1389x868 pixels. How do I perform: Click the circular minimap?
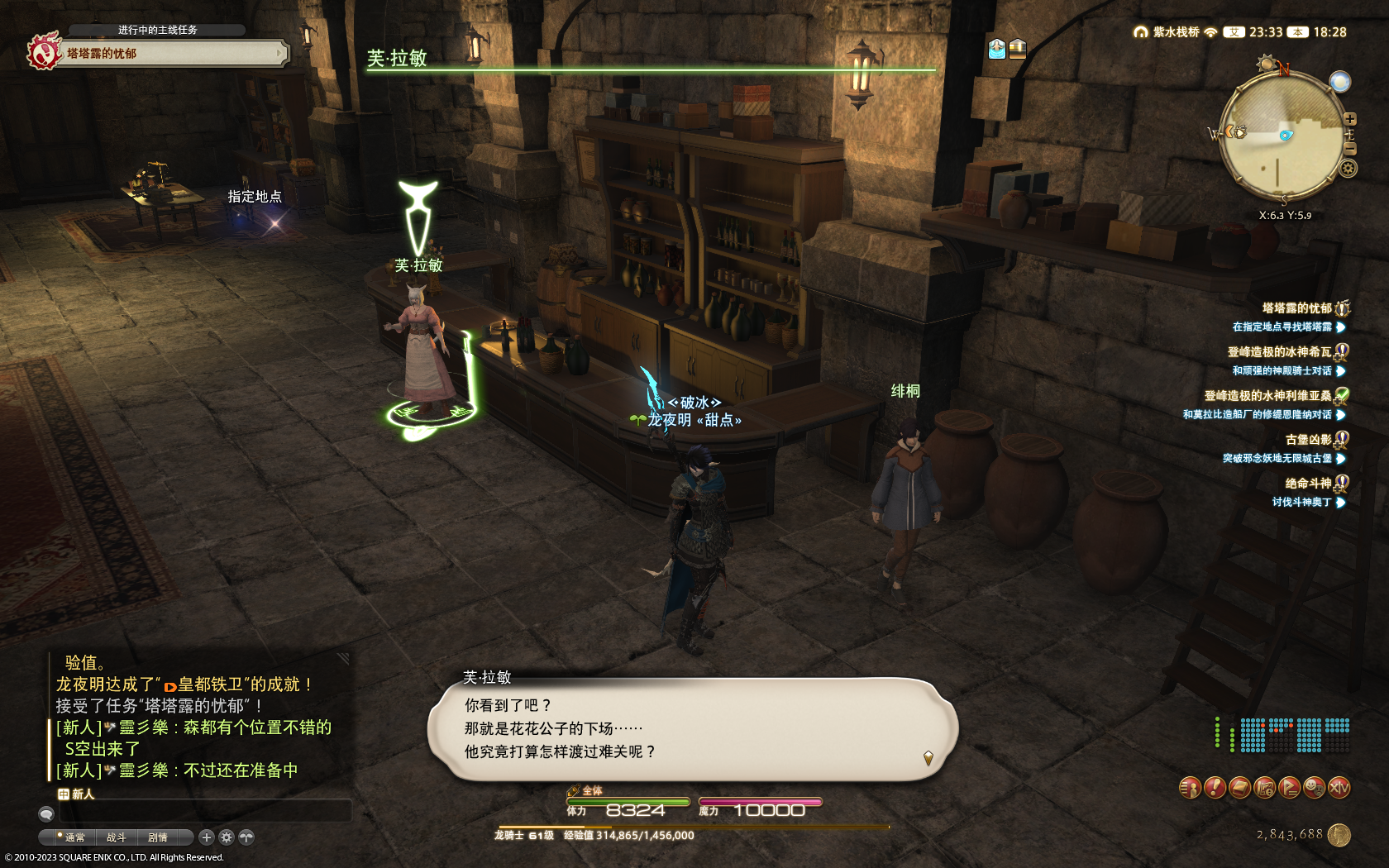pyautogui.click(x=1280, y=136)
